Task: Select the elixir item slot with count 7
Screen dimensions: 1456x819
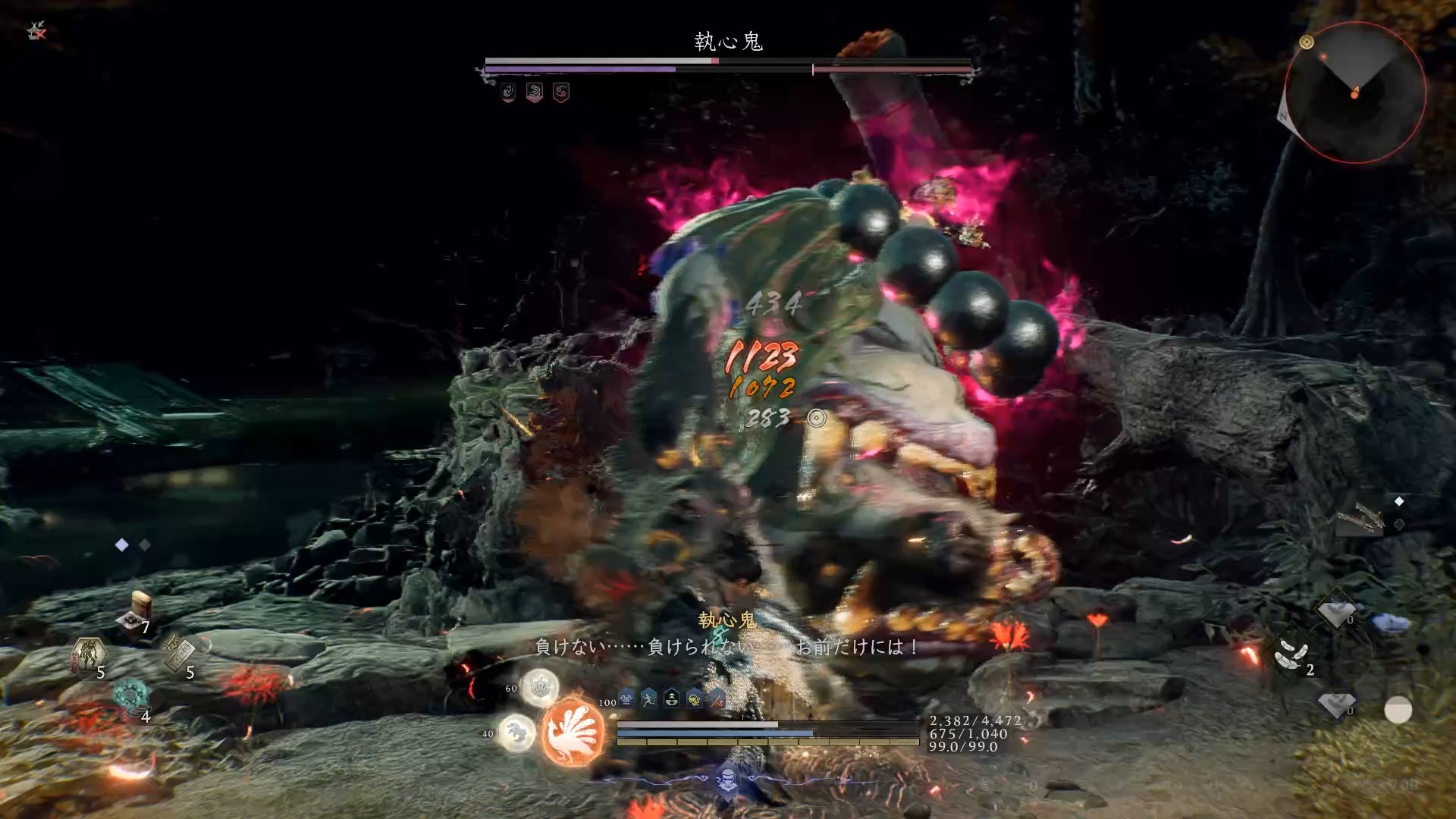Action: (136, 613)
